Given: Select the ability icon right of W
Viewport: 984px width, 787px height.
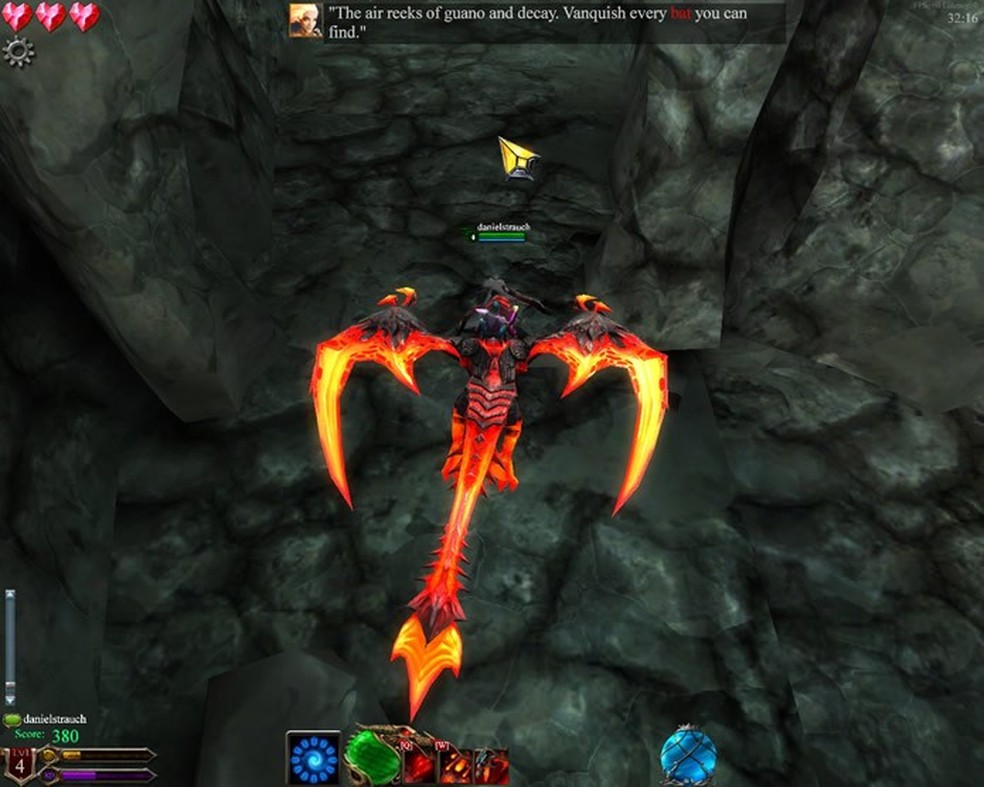Looking at the screenshot, I should coord(491,765).
